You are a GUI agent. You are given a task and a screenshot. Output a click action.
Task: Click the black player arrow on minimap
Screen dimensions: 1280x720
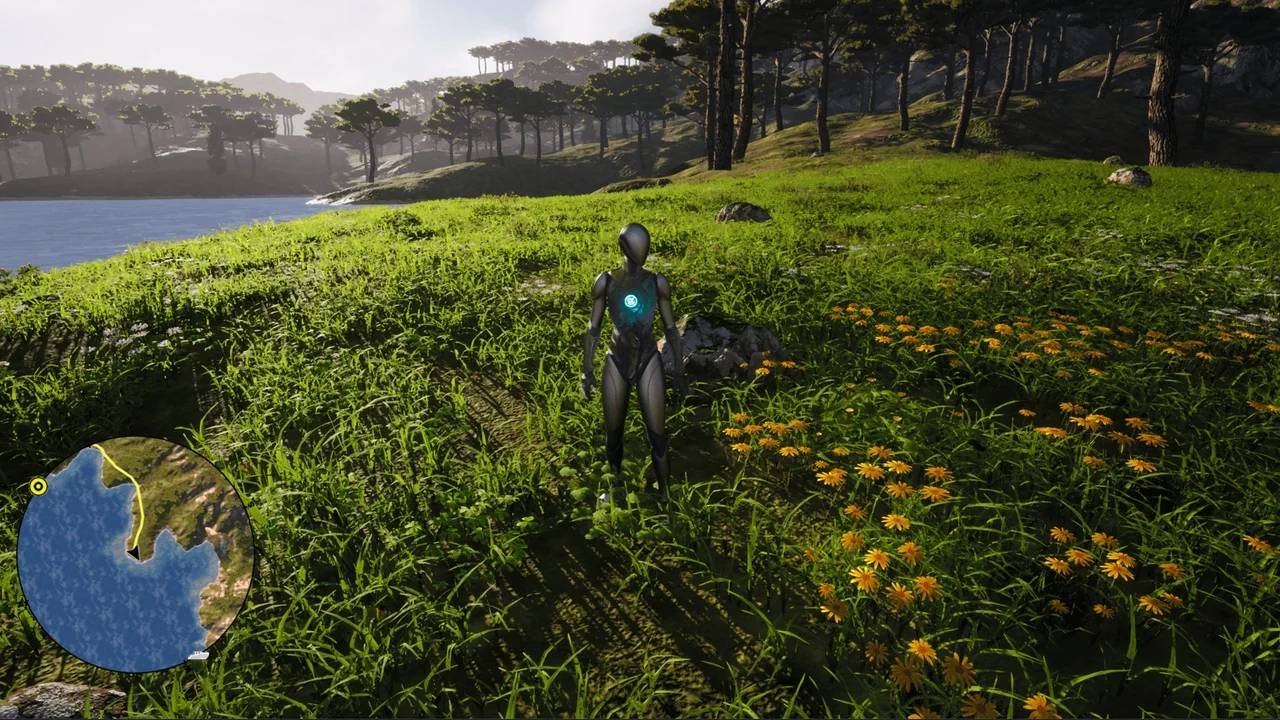(x=133, y=551)
